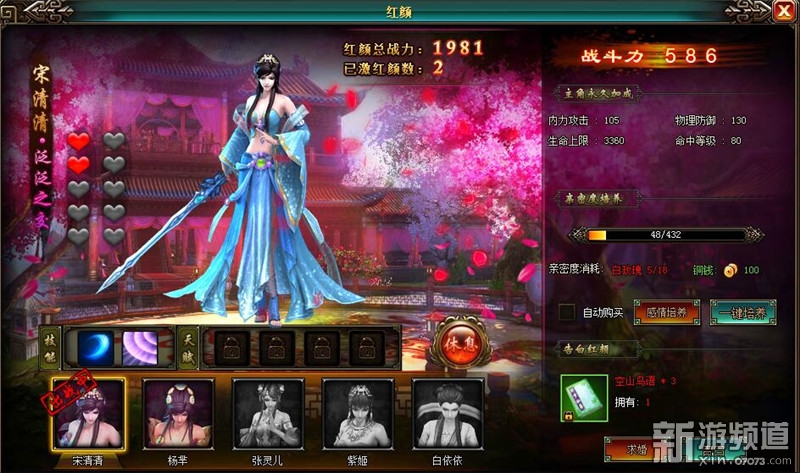This screenshot has height=473, width=800.
Task: Activate the 一键培养 one-click cultivate button
Action: tap(743, 313)
